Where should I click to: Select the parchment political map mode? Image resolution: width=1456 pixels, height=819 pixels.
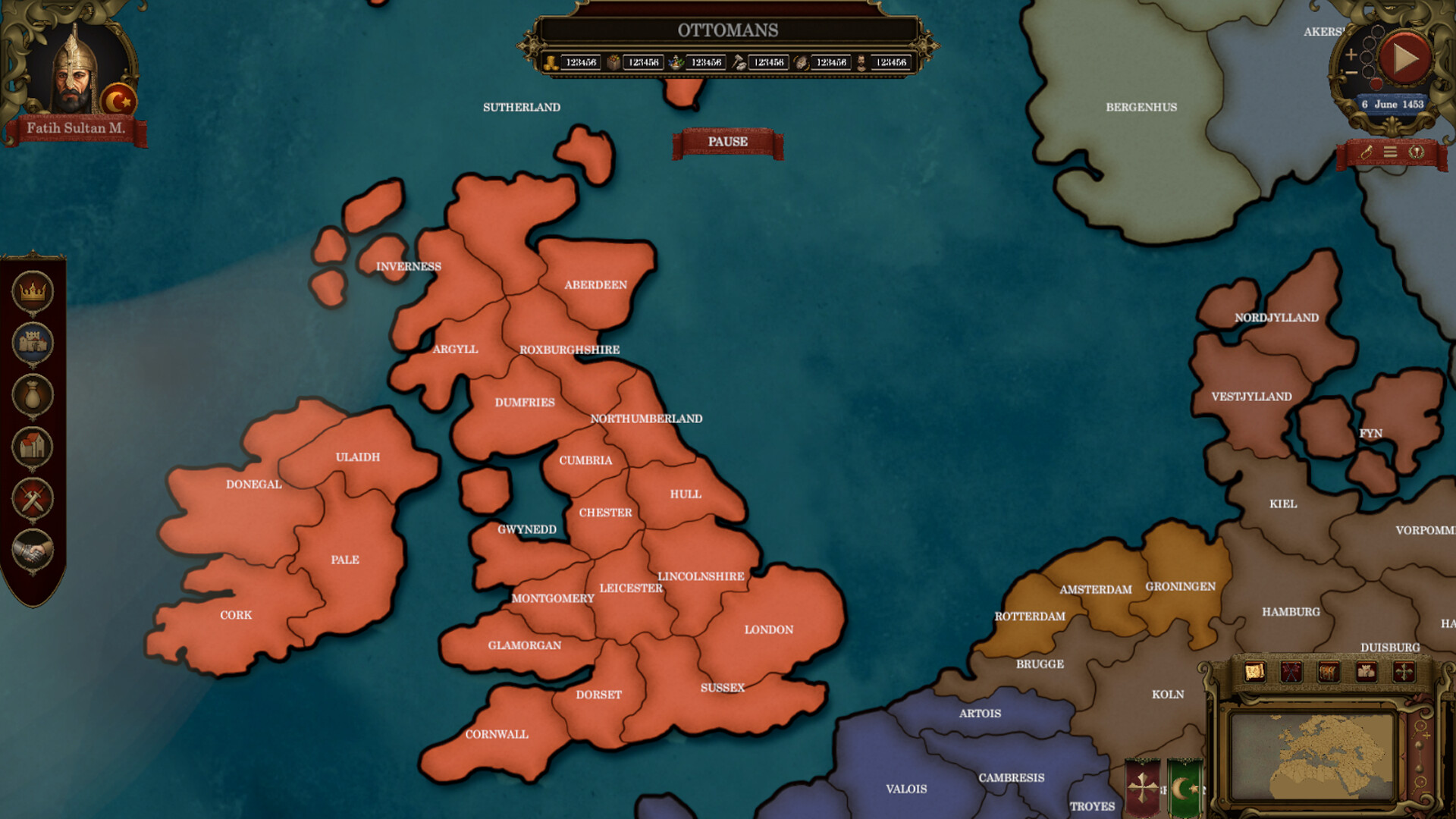[1254, 672]
